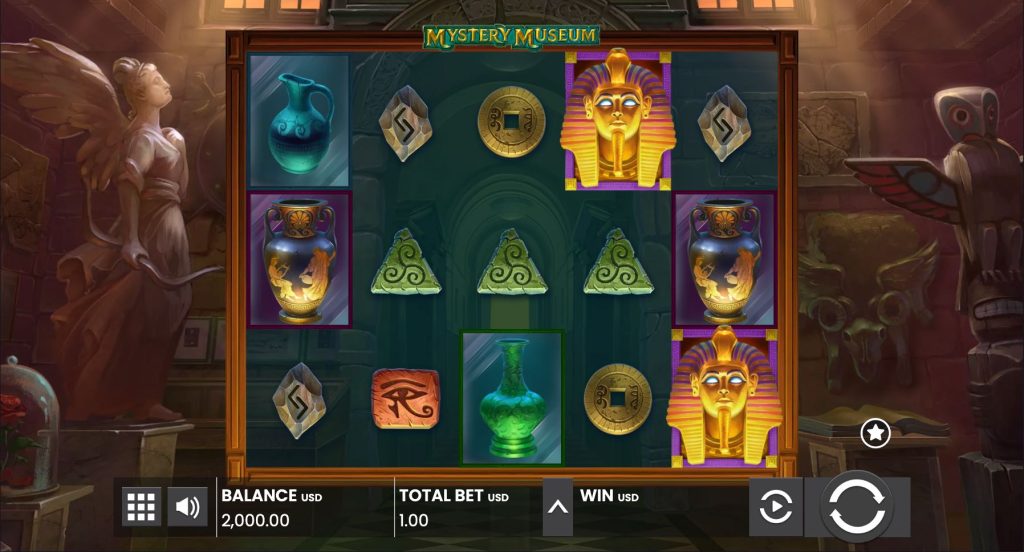The height and width of the screenshot is (552, 1024).
Task: Open the grid menu button
Action: [x=141, y=507]
